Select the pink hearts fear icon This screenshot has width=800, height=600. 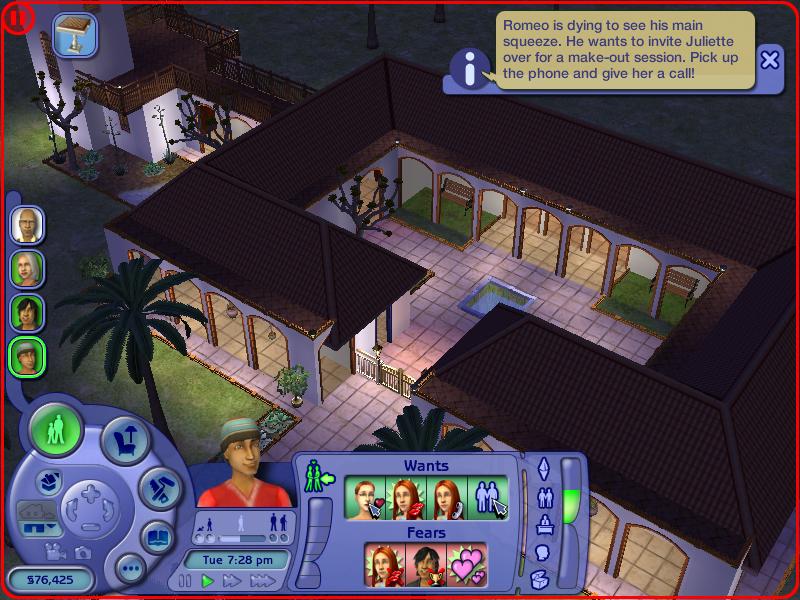coord(465,564)
